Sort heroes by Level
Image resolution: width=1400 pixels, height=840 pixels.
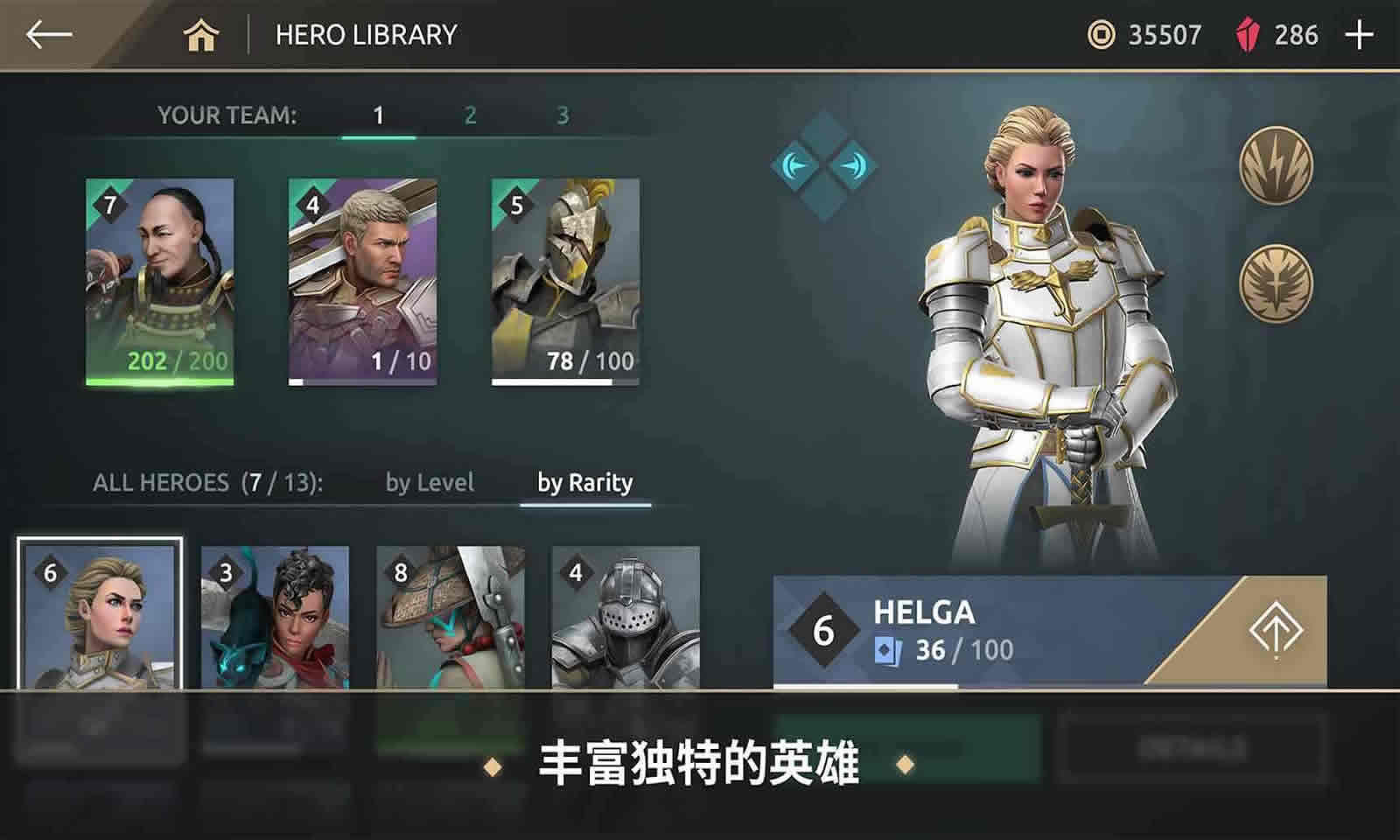coord(430,482)
